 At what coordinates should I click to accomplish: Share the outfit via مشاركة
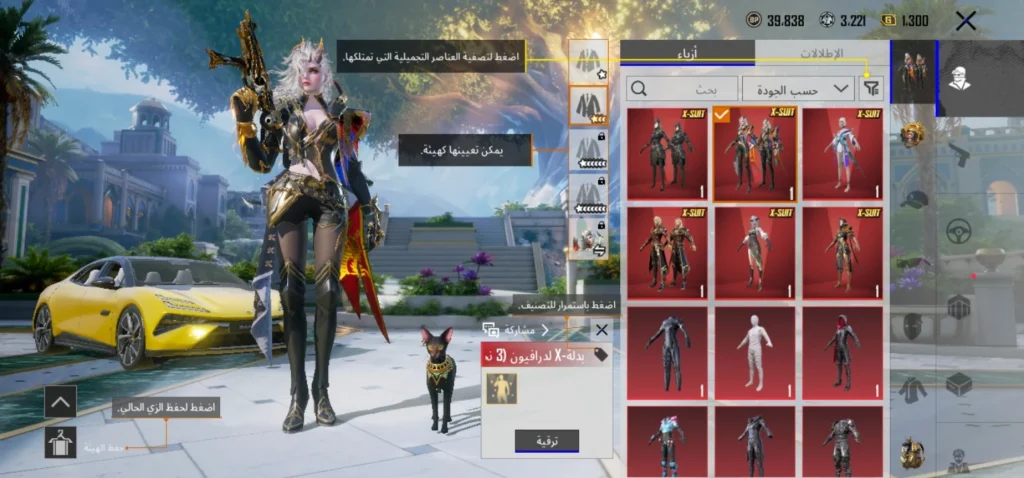tap(516, 329)
